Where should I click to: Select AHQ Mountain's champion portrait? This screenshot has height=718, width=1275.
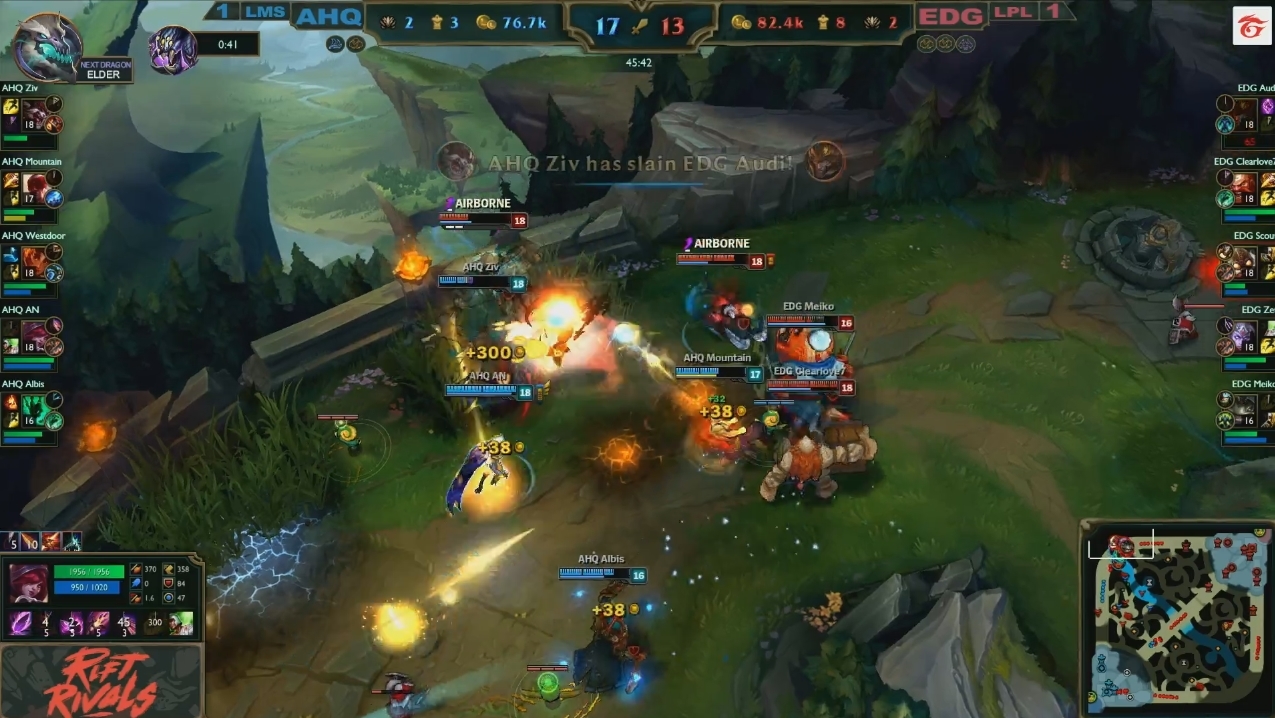point(35,187)
